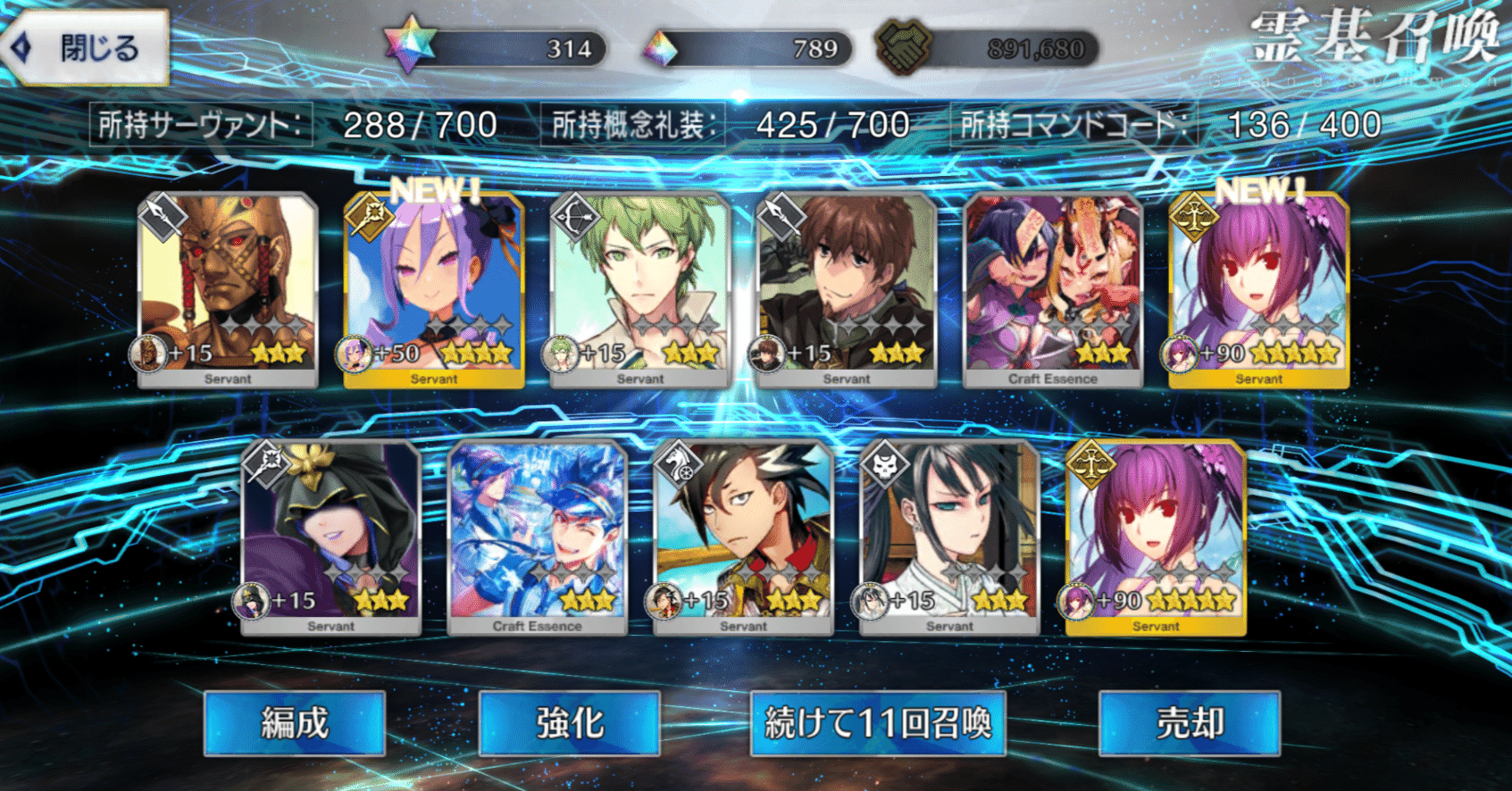Open the 強化 enhancement button
Image resolution: width=1512 pixels, height=791 pixels.
tap(570, 723)
